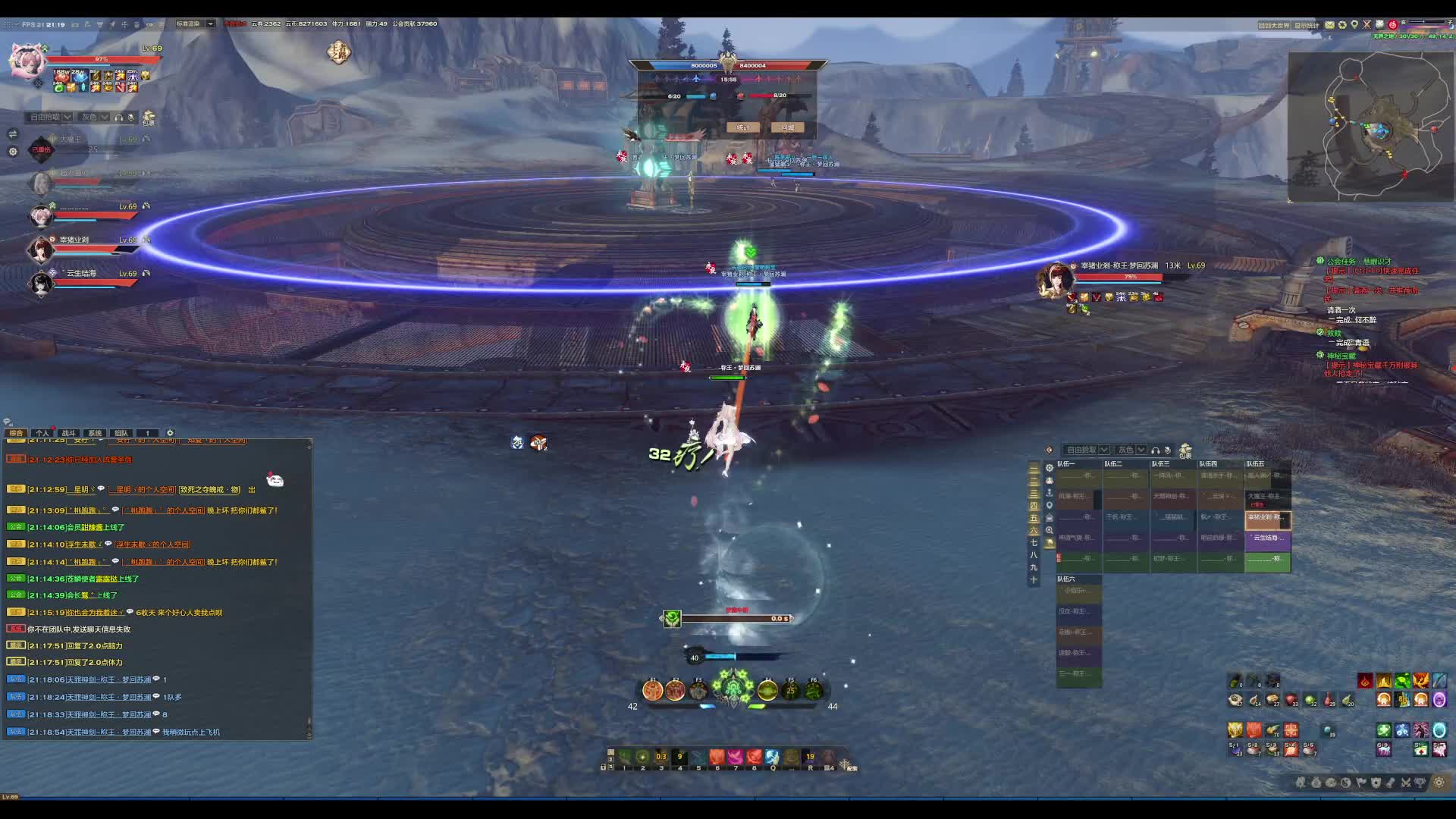Switch to the 综合 chat tab
Screen dimensions: 1456x819
(16, 433)
